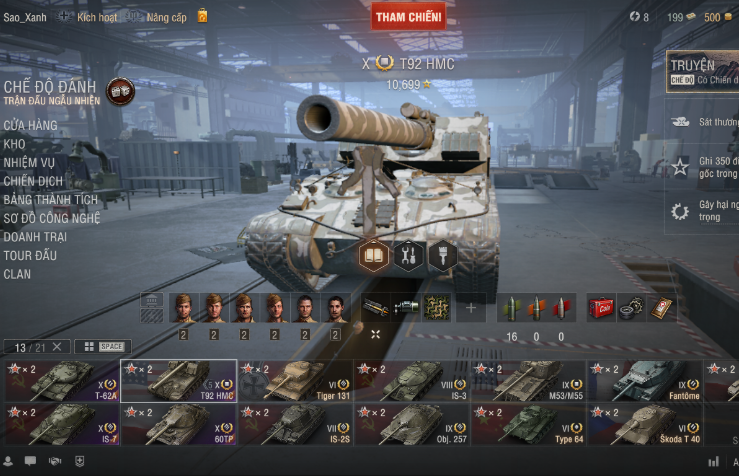Open the NHIỆM VỤ missions menu

[29, 162]
